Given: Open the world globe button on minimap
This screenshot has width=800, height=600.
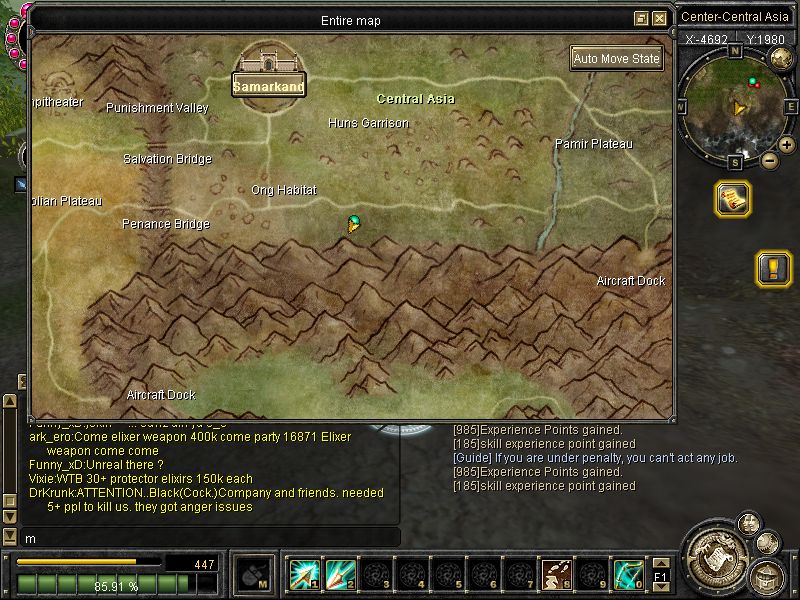Looking at the screenshot, I should point(781,58).
